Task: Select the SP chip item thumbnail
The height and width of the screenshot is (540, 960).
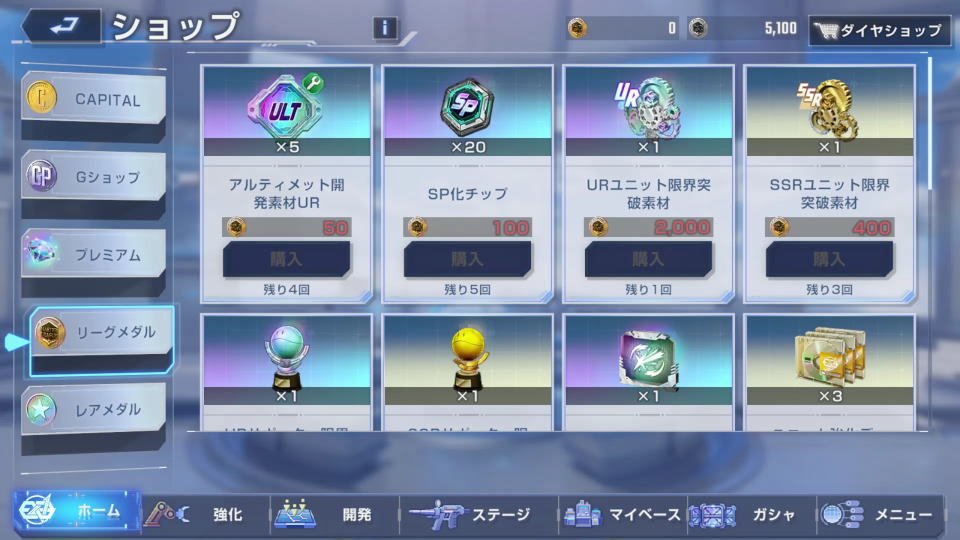Action: coord(467,104)
